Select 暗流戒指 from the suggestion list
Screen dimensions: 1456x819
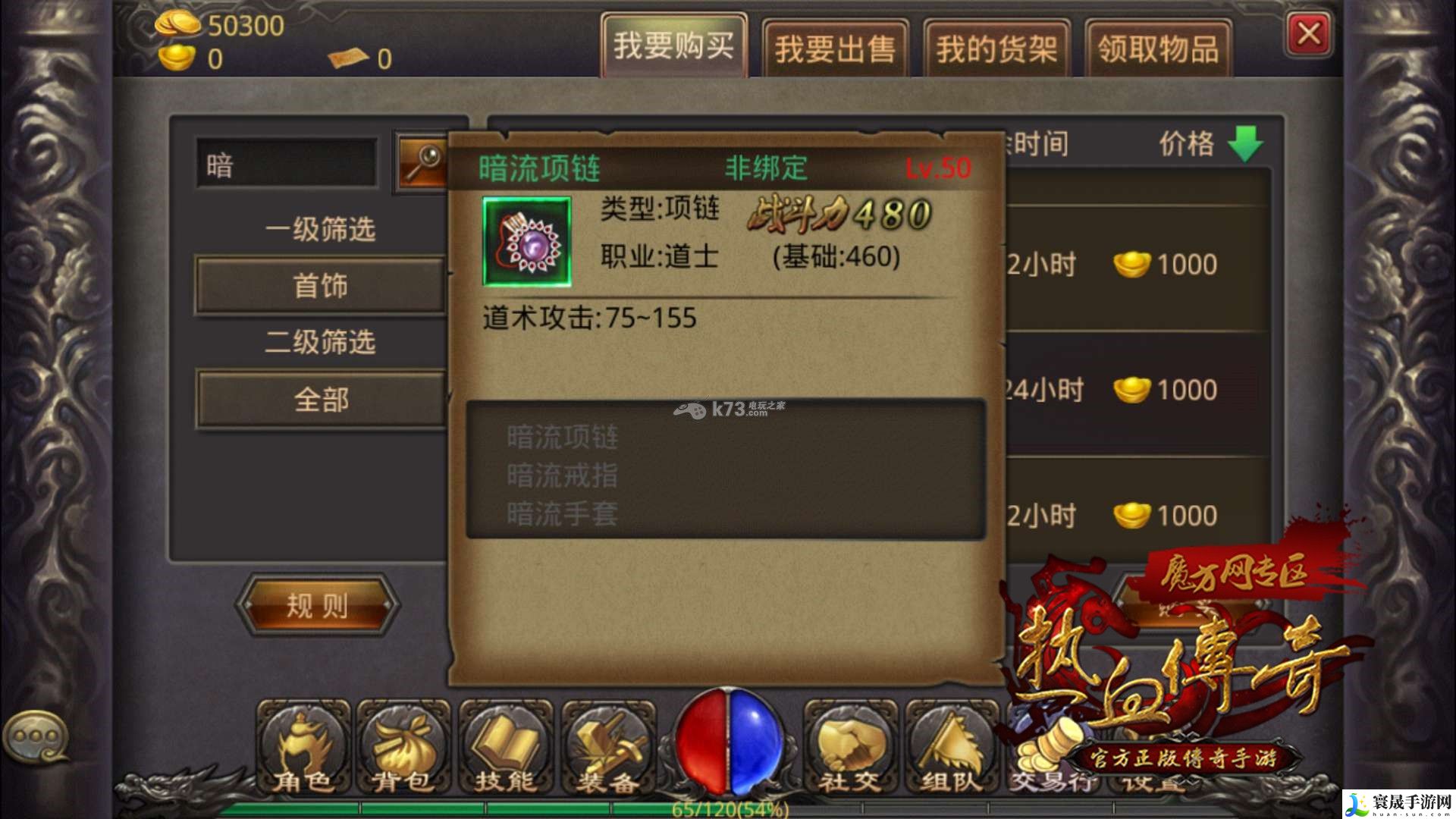[x=561, y=474]
